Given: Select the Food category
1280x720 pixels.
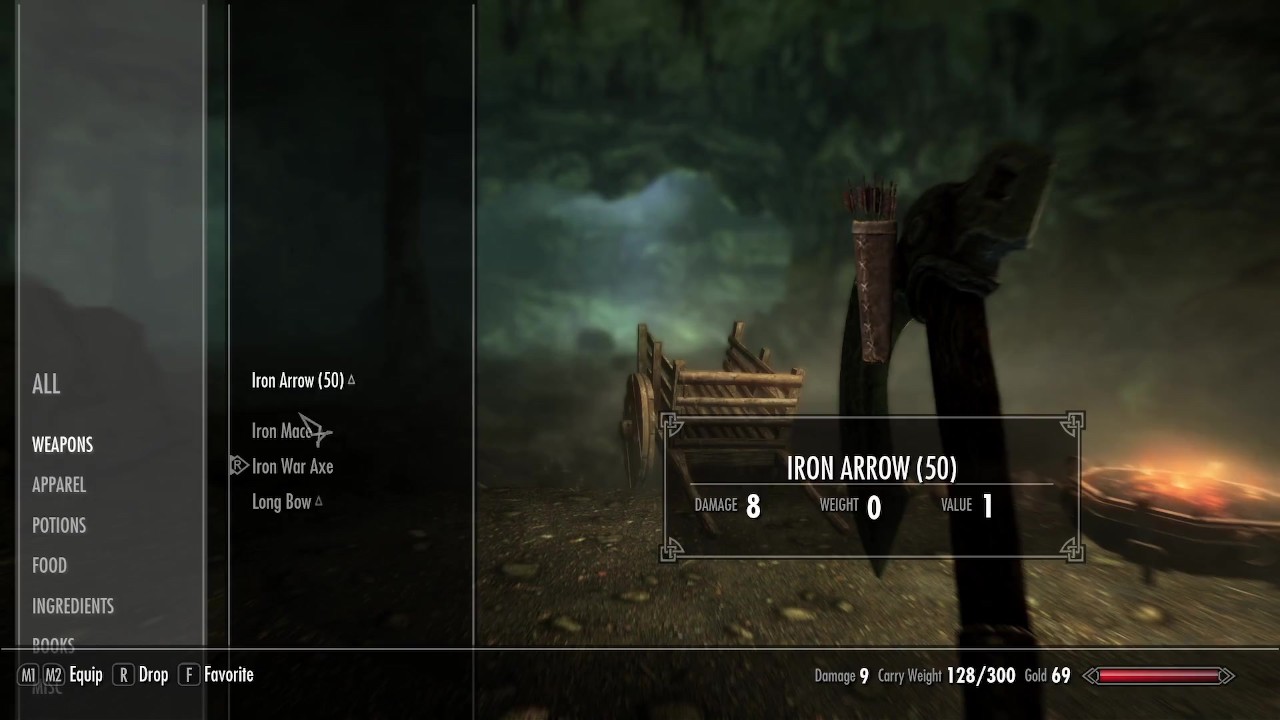Looking at the screenshot, I should tap(49, 566).
